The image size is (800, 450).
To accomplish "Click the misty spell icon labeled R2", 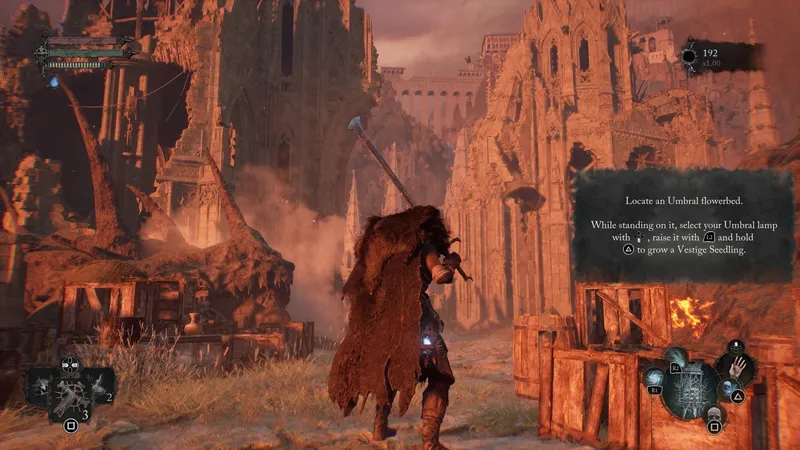I will click(676, 358).
